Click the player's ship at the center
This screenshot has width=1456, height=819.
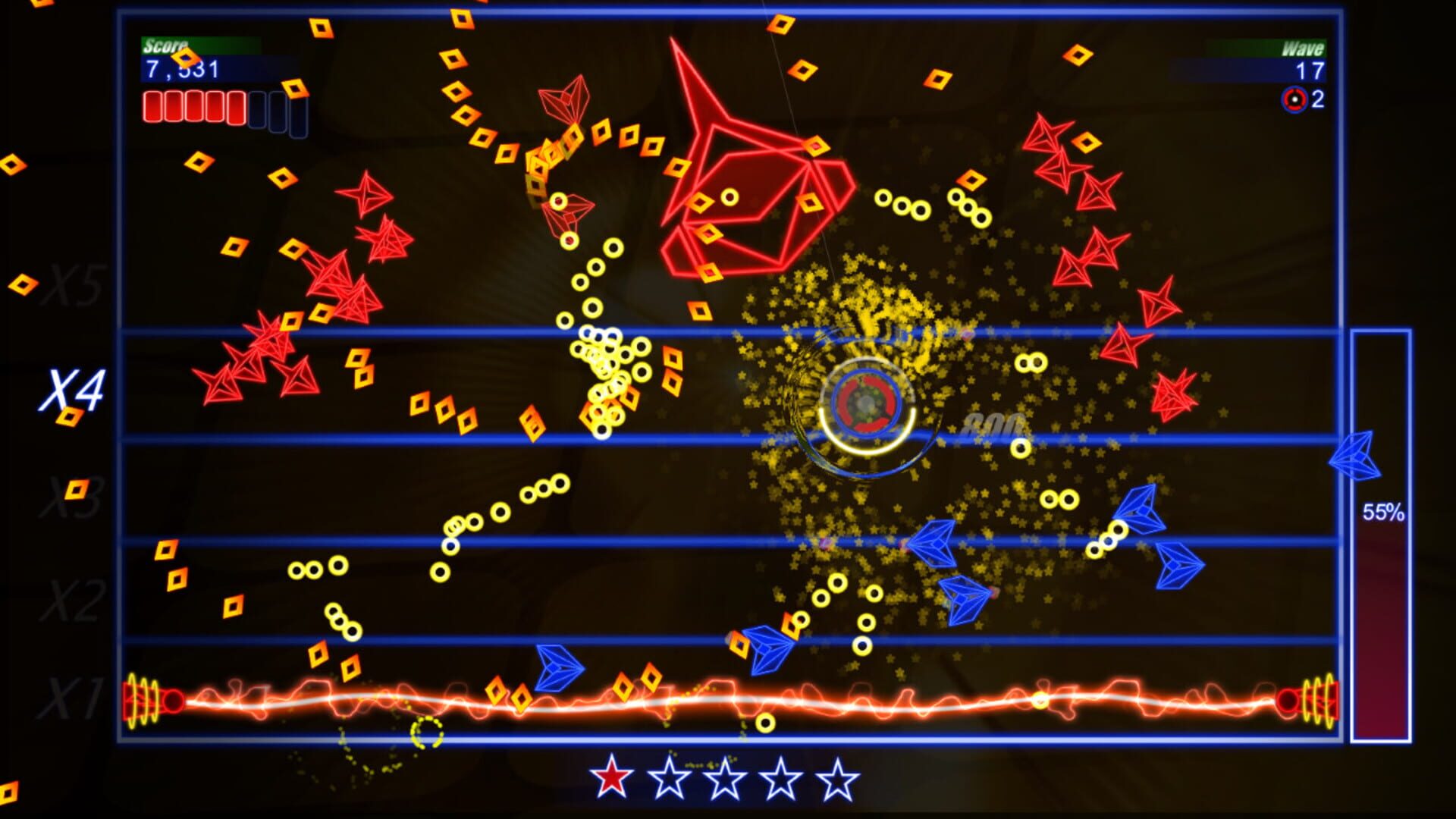864,402
